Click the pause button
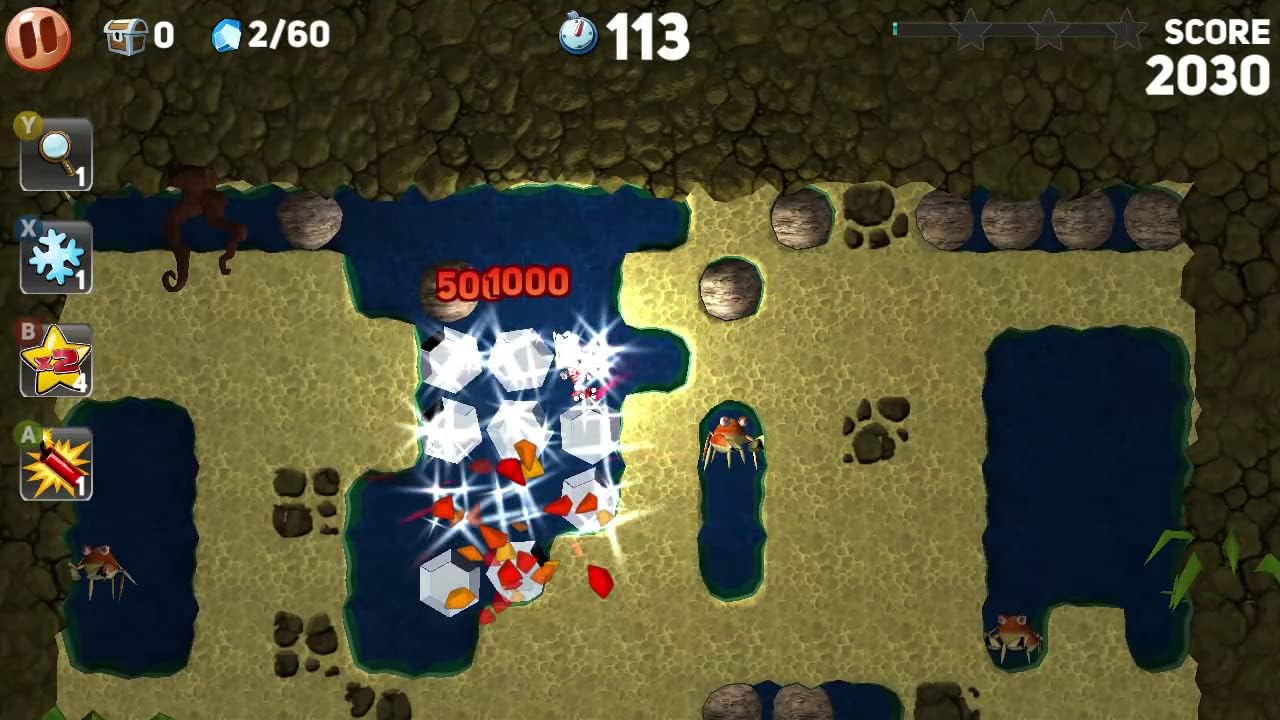1280x720 pixels. click(x=38, y=38)
